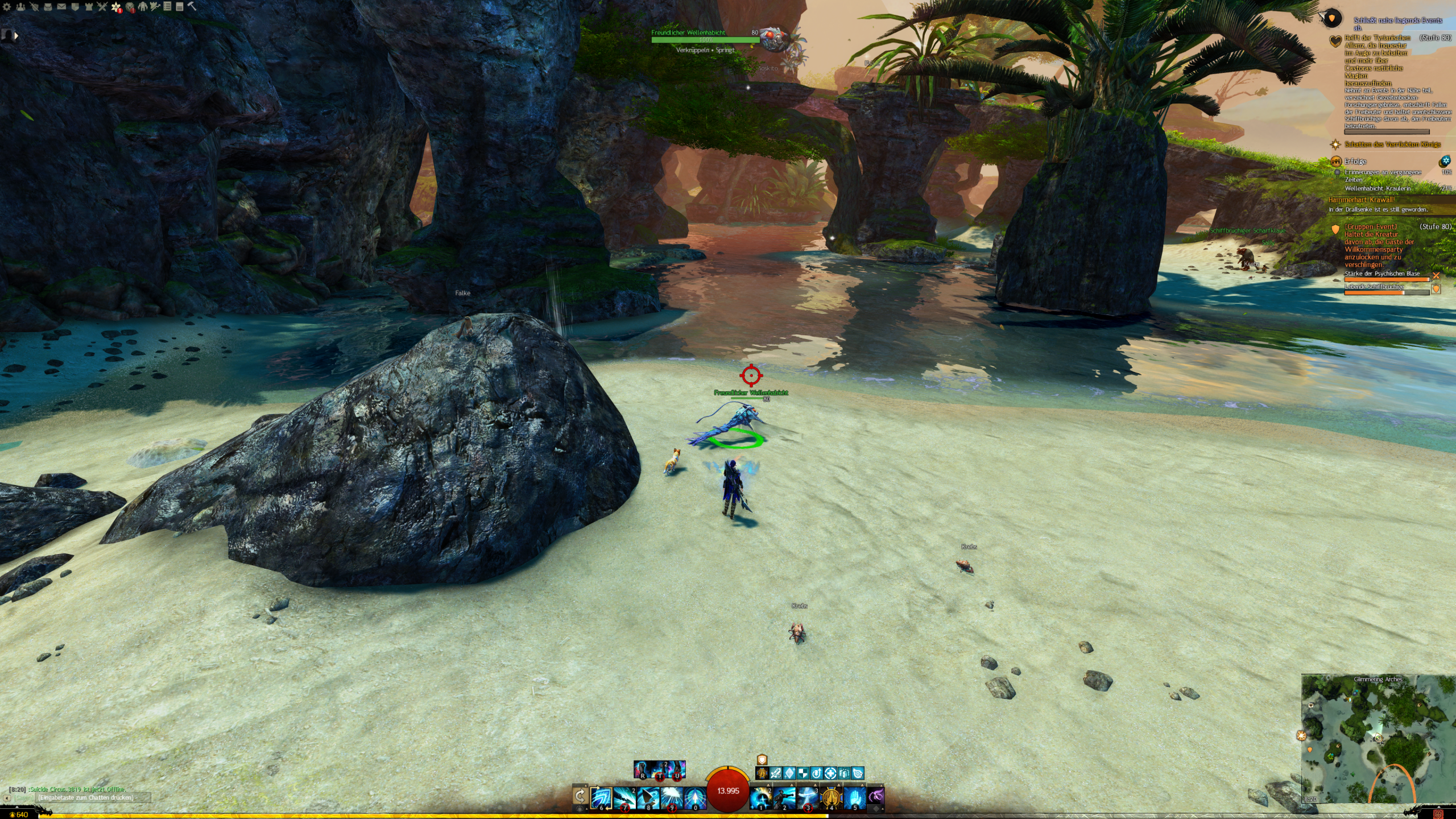Click the weapon swap arrows button

coord(580,796)
